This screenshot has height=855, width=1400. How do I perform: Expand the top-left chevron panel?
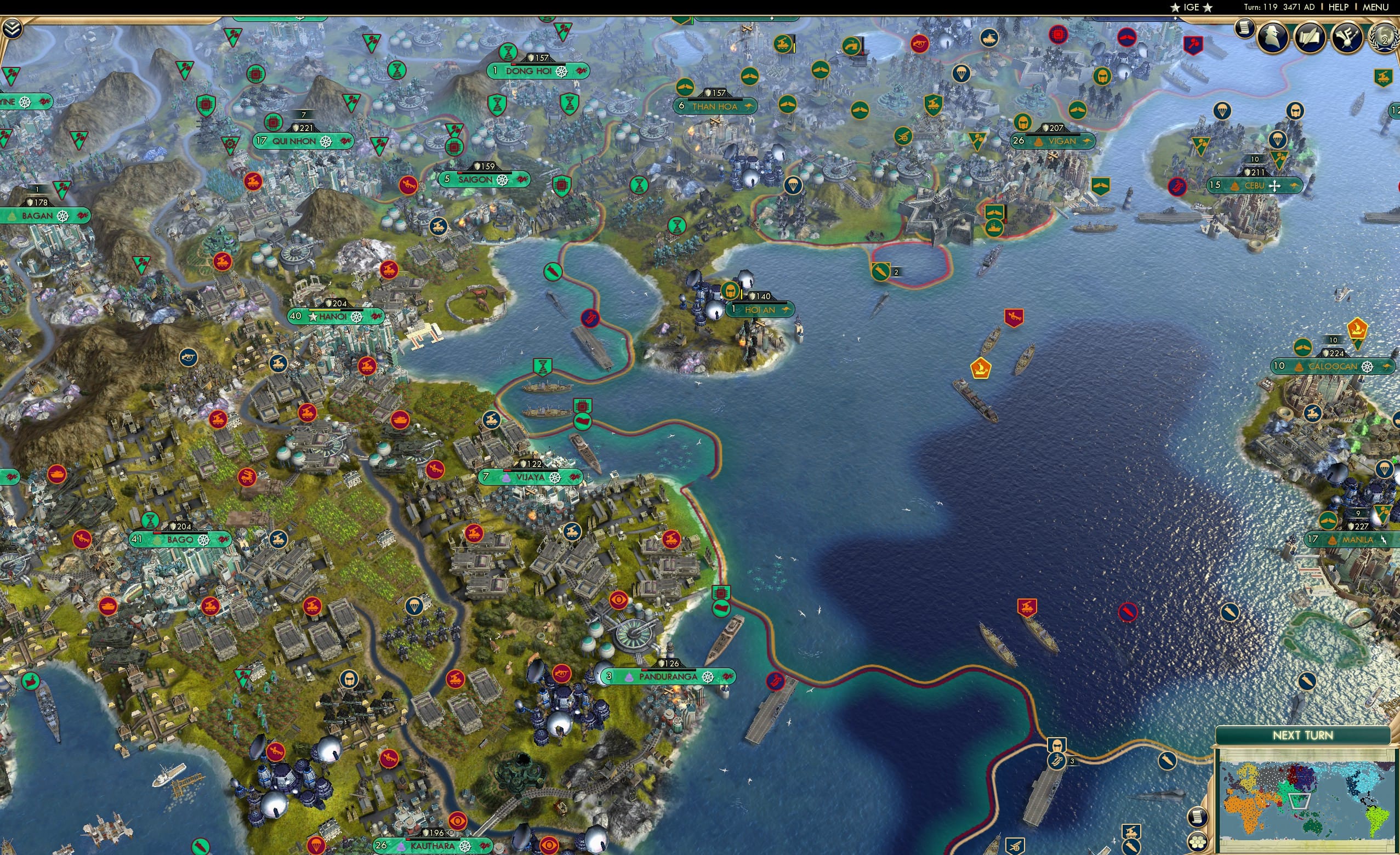coord(13,29)
